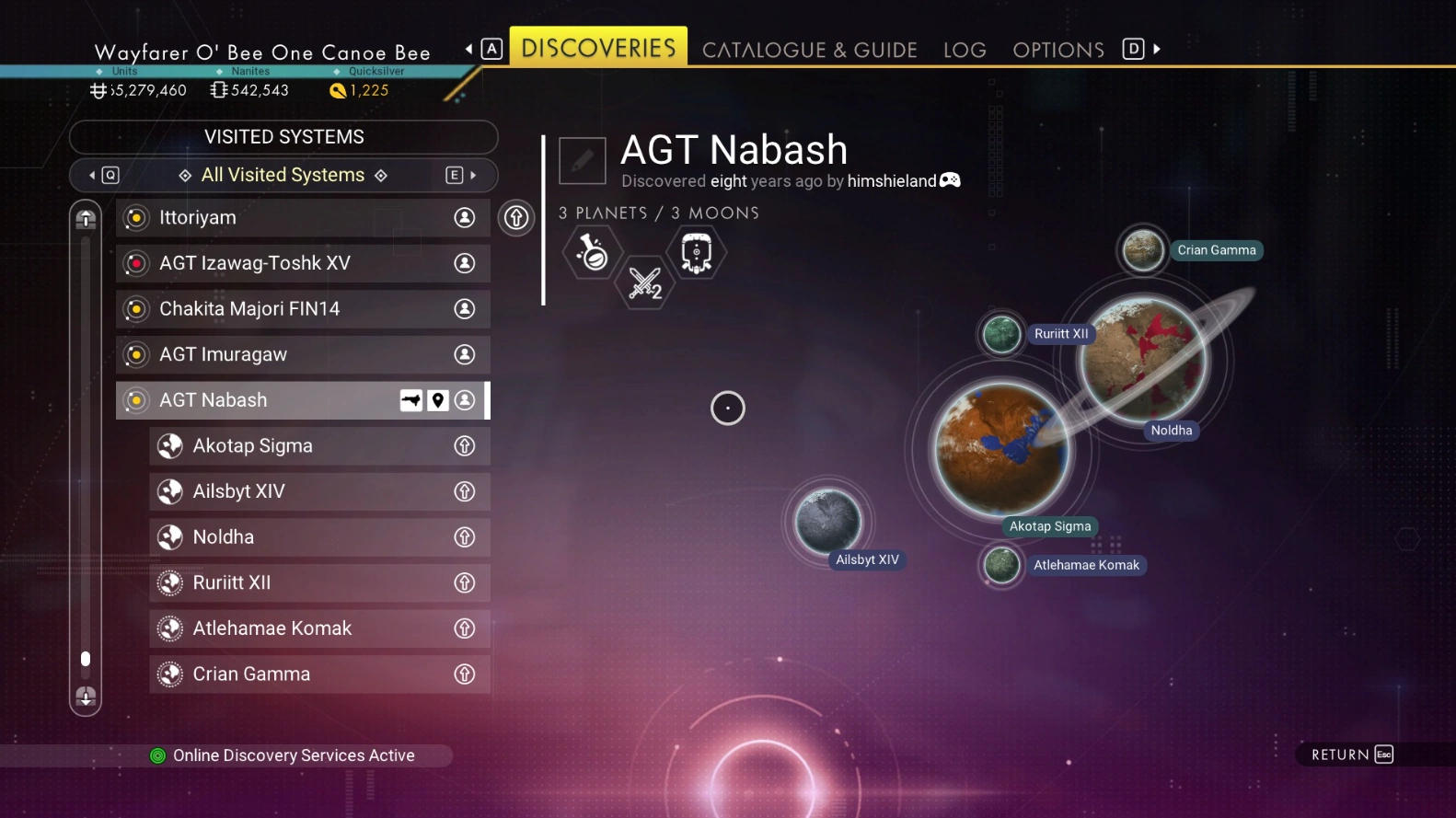Pick the Ruriitt XII moon row
This screenshot has width=1456, height=818.
click(318, 582)
